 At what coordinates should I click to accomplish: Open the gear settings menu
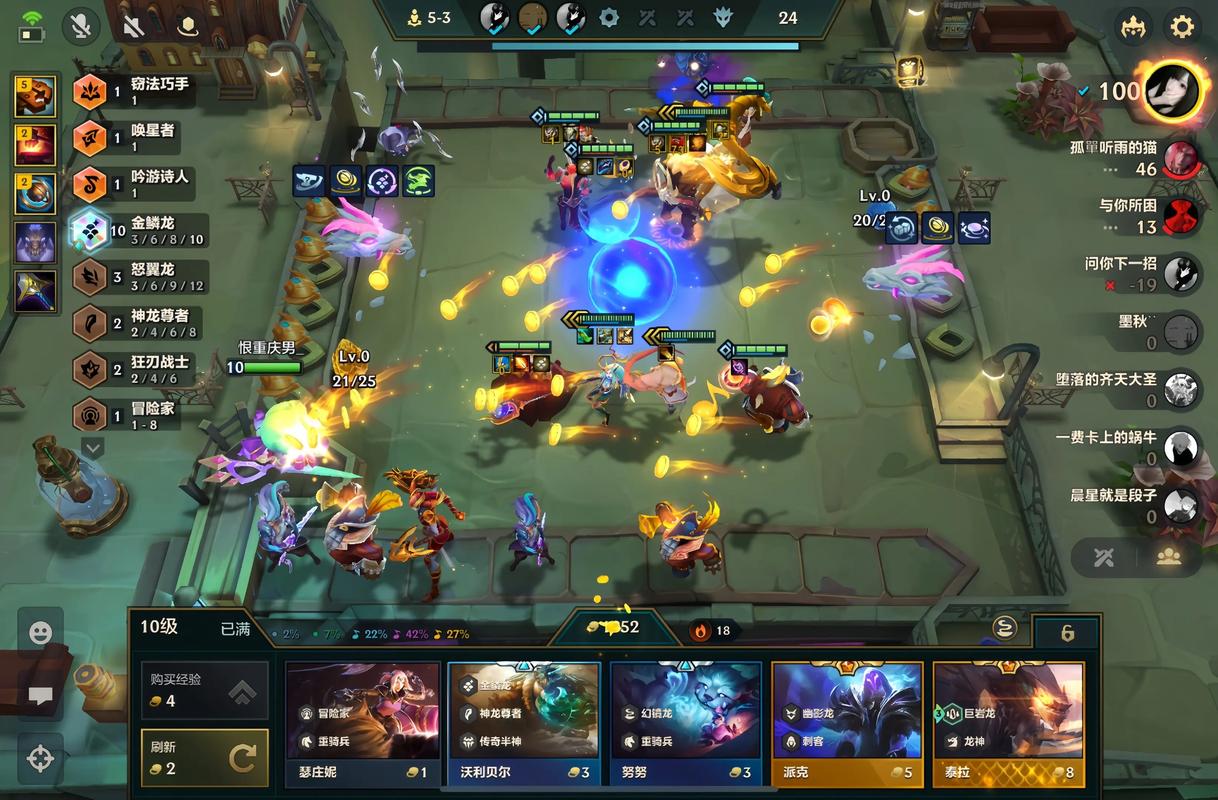(1182, 26)
